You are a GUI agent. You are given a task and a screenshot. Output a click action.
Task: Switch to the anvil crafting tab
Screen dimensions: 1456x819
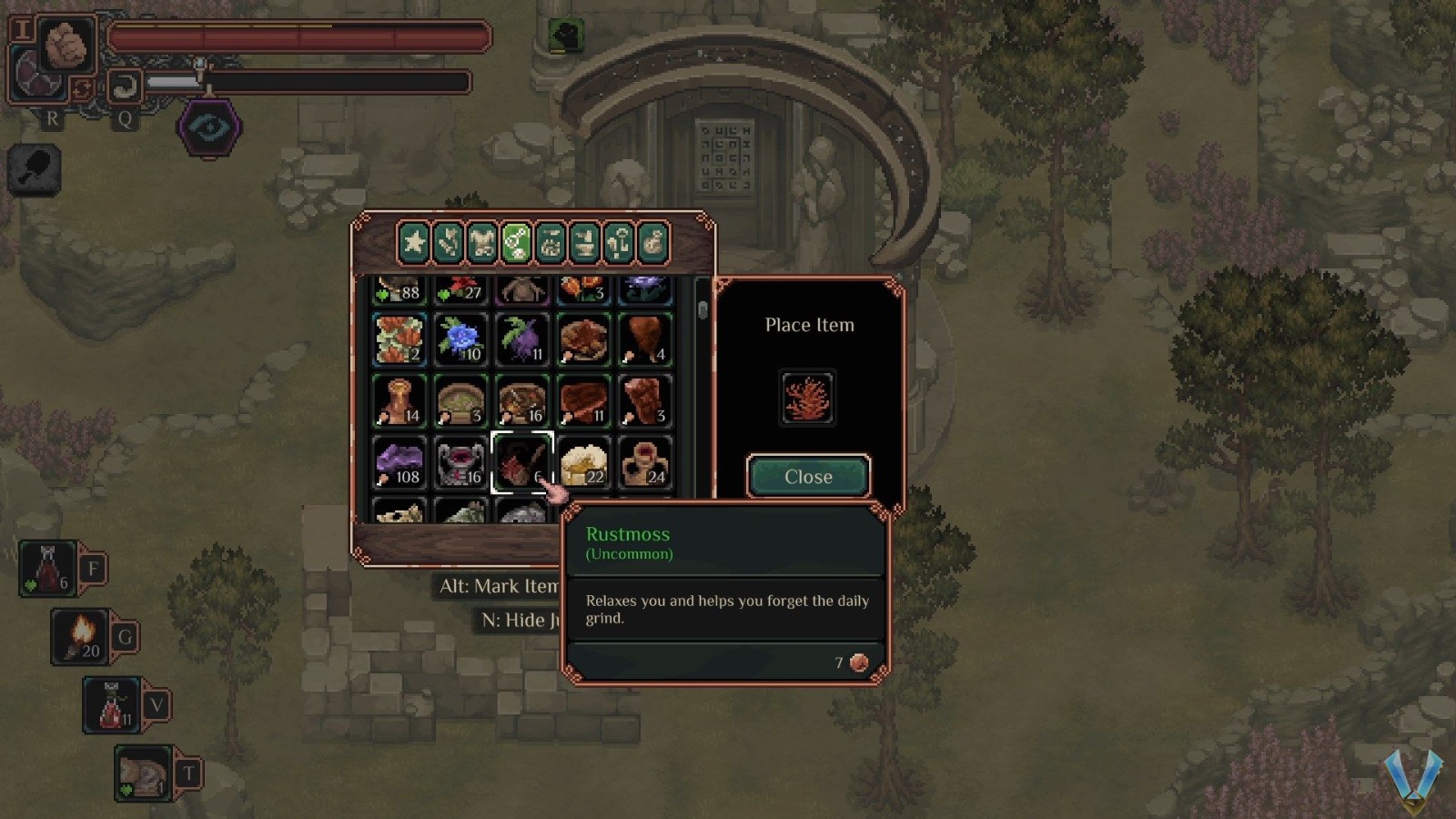coord(584,243)
